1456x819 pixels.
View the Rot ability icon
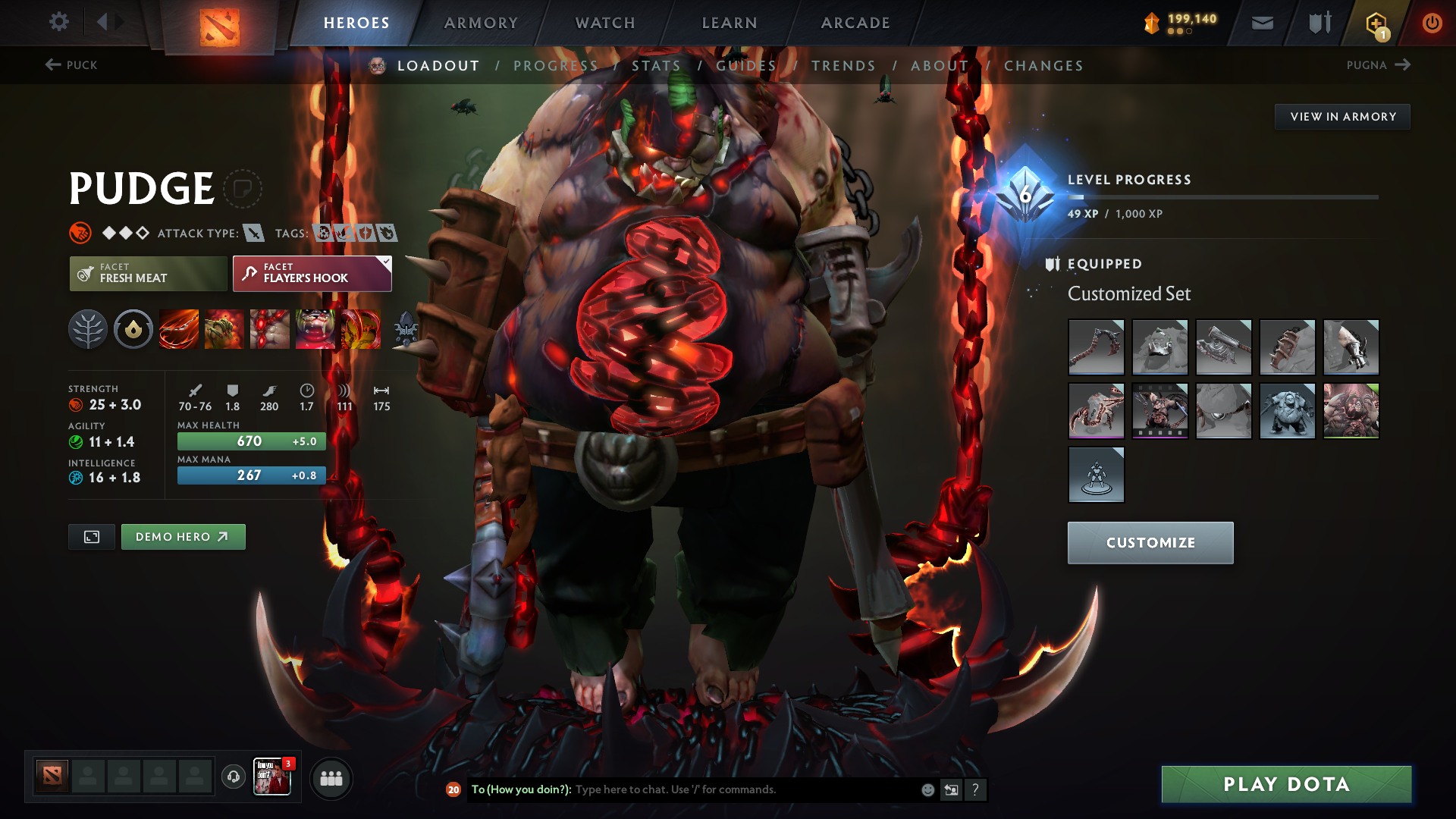pyautogui.click(x=224, y=329)
